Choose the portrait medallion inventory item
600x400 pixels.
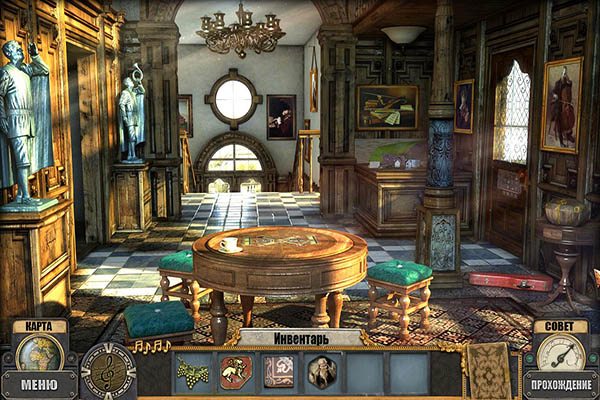click(322, 372)
